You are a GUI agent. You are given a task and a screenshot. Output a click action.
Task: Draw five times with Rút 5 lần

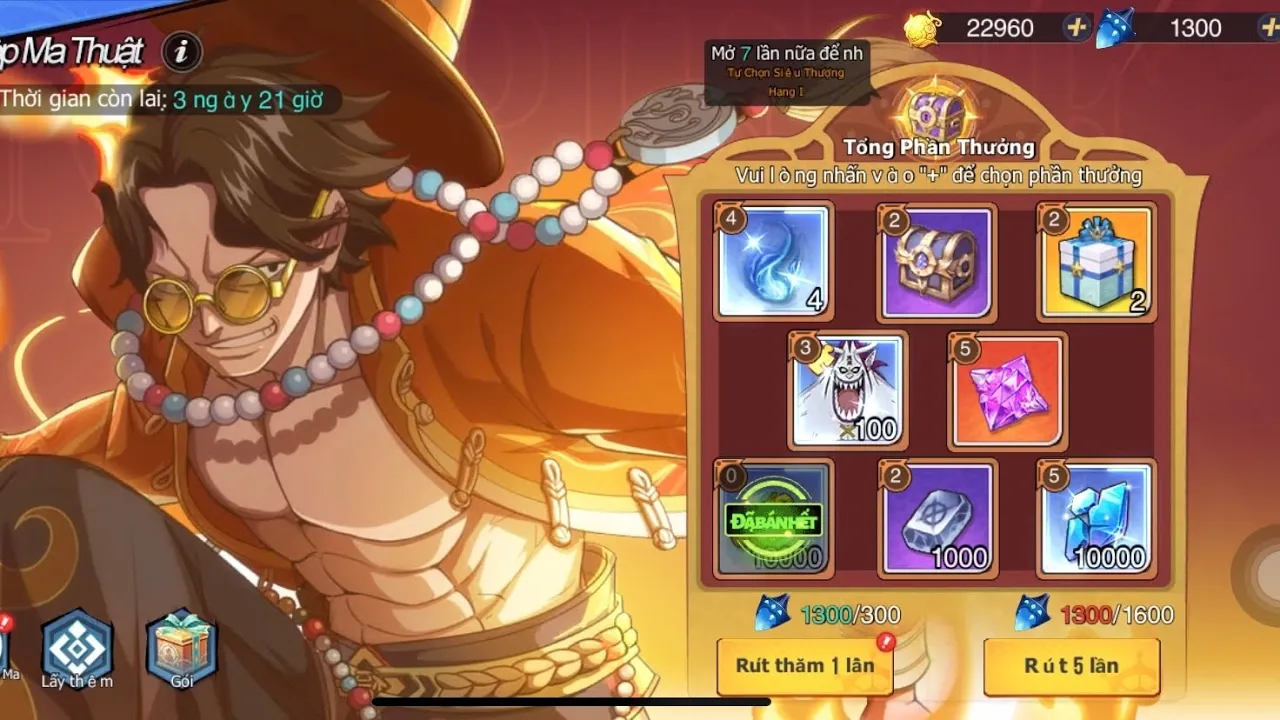point(1071,666)
